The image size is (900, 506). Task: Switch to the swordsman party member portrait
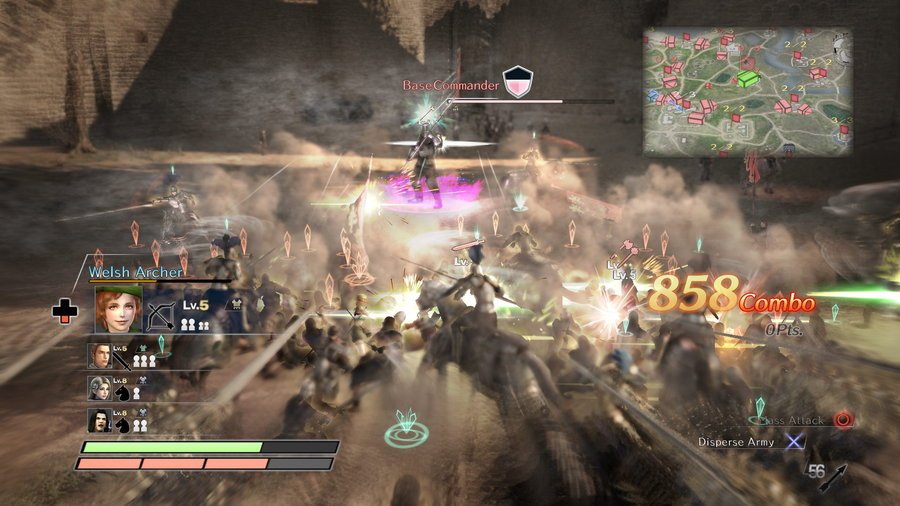(99, 357)
